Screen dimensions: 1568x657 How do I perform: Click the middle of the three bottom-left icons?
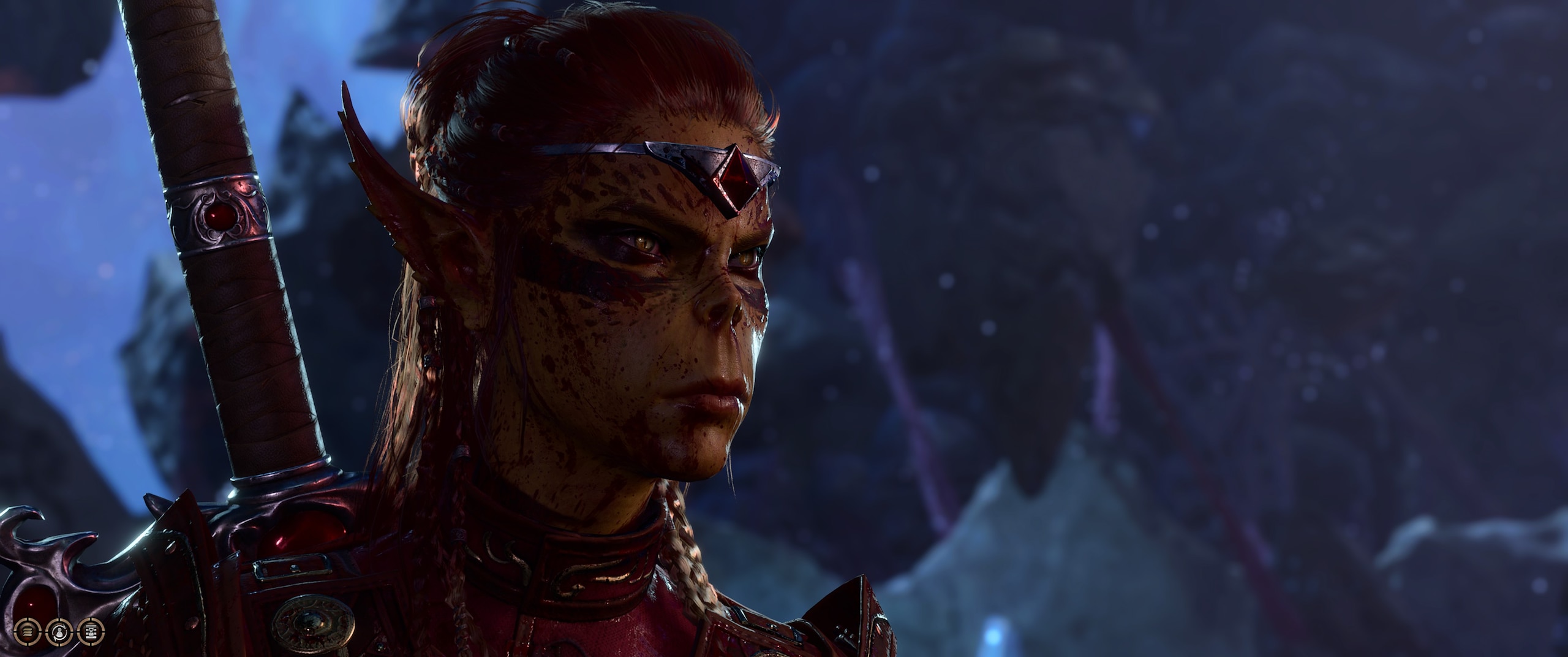[x=59, y=634]
